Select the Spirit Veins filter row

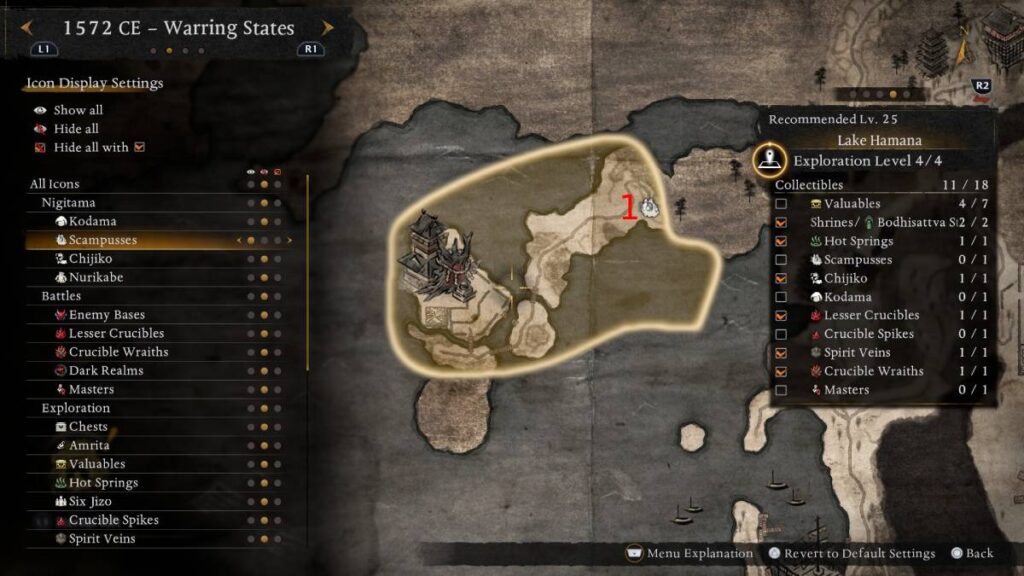102,539
